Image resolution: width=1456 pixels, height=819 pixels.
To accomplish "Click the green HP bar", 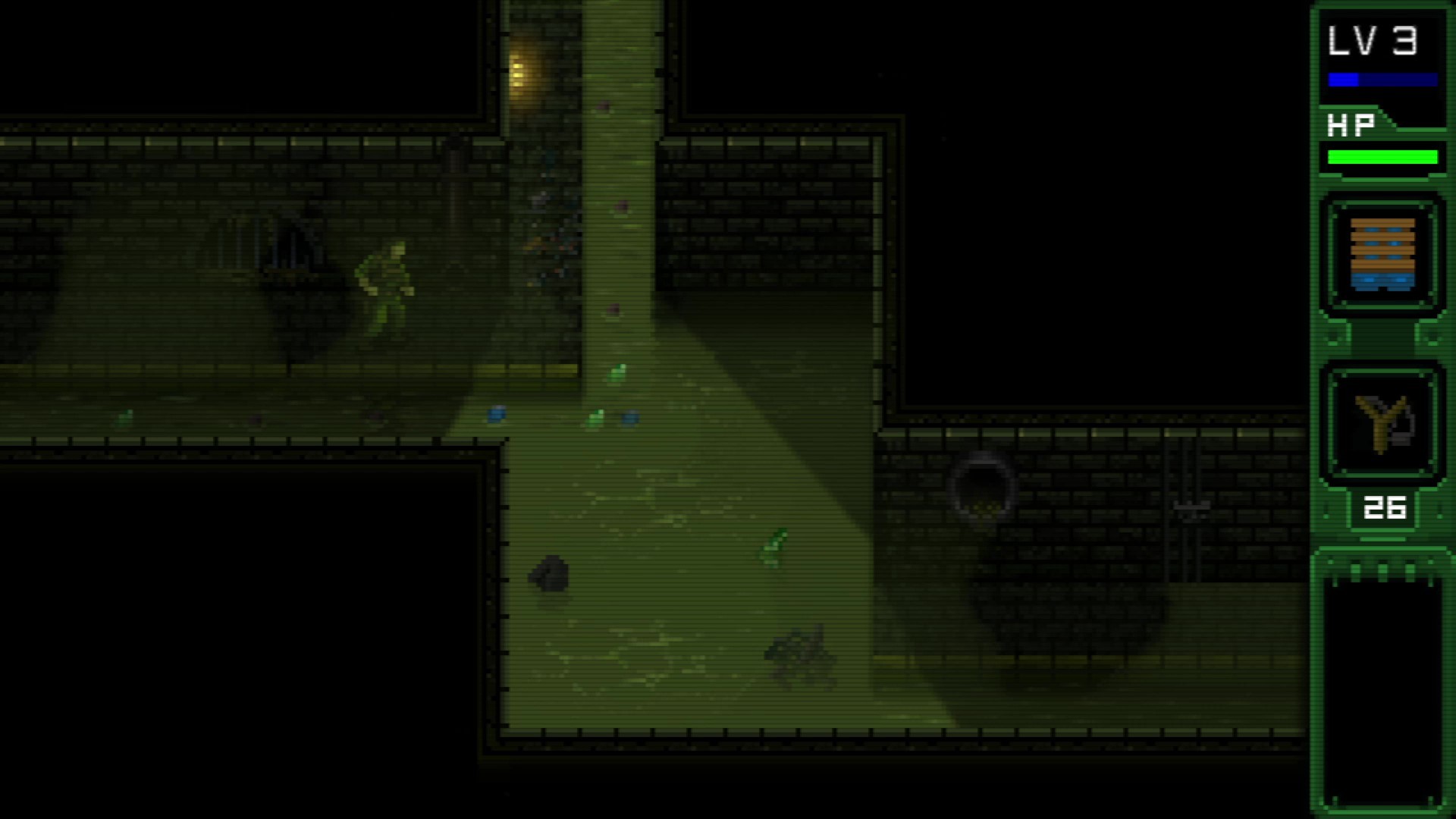I will [x=1382, y=157].
